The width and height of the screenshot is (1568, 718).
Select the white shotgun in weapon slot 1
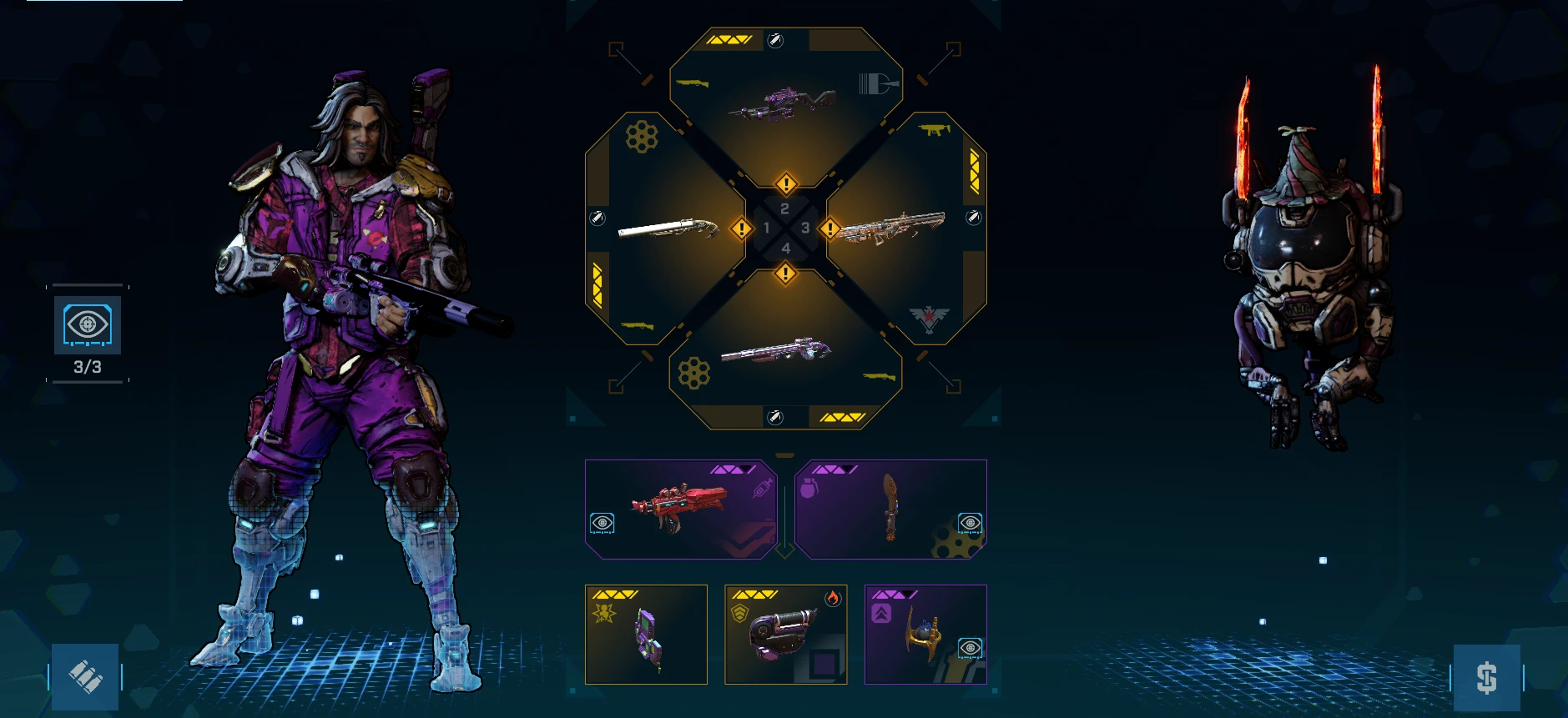668,228
